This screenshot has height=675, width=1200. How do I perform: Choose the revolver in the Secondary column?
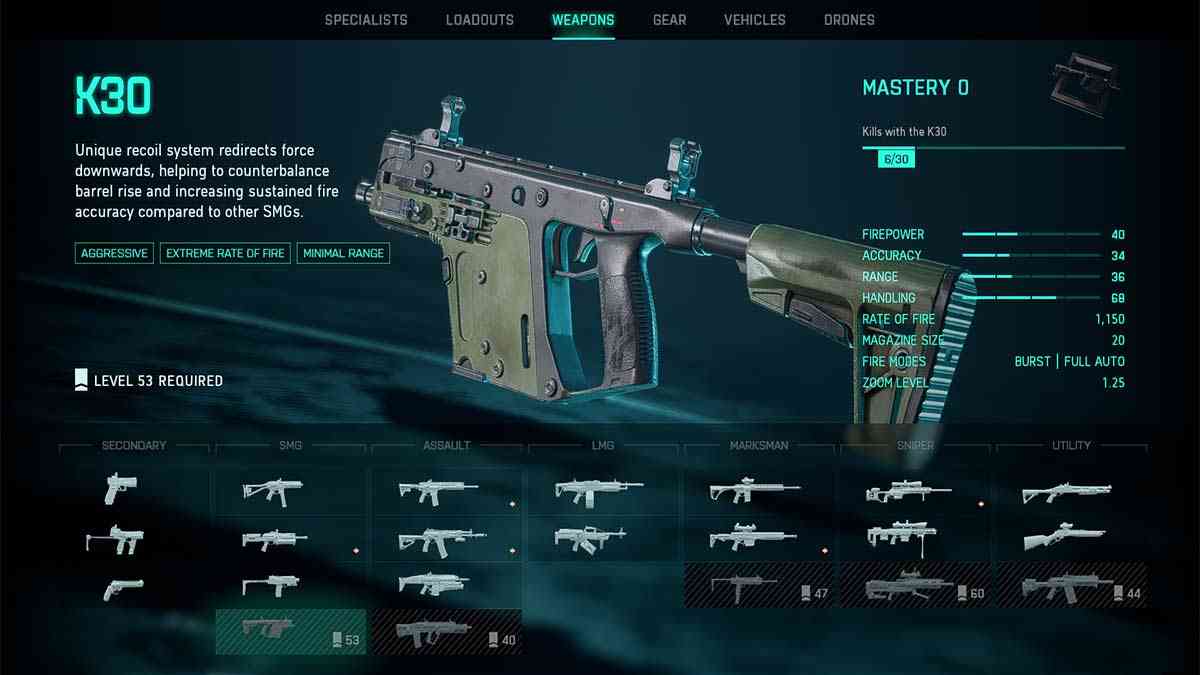tap(123, 589)
